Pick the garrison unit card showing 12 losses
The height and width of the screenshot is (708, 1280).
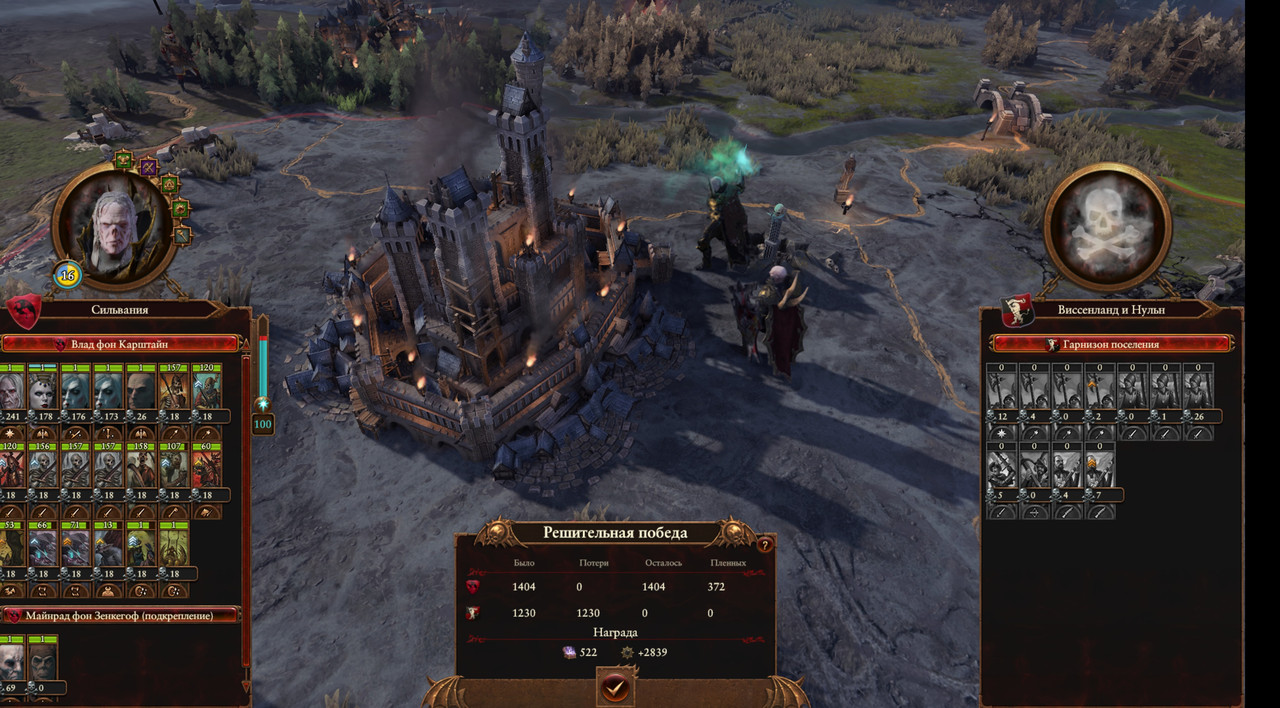pos(1002,390)
